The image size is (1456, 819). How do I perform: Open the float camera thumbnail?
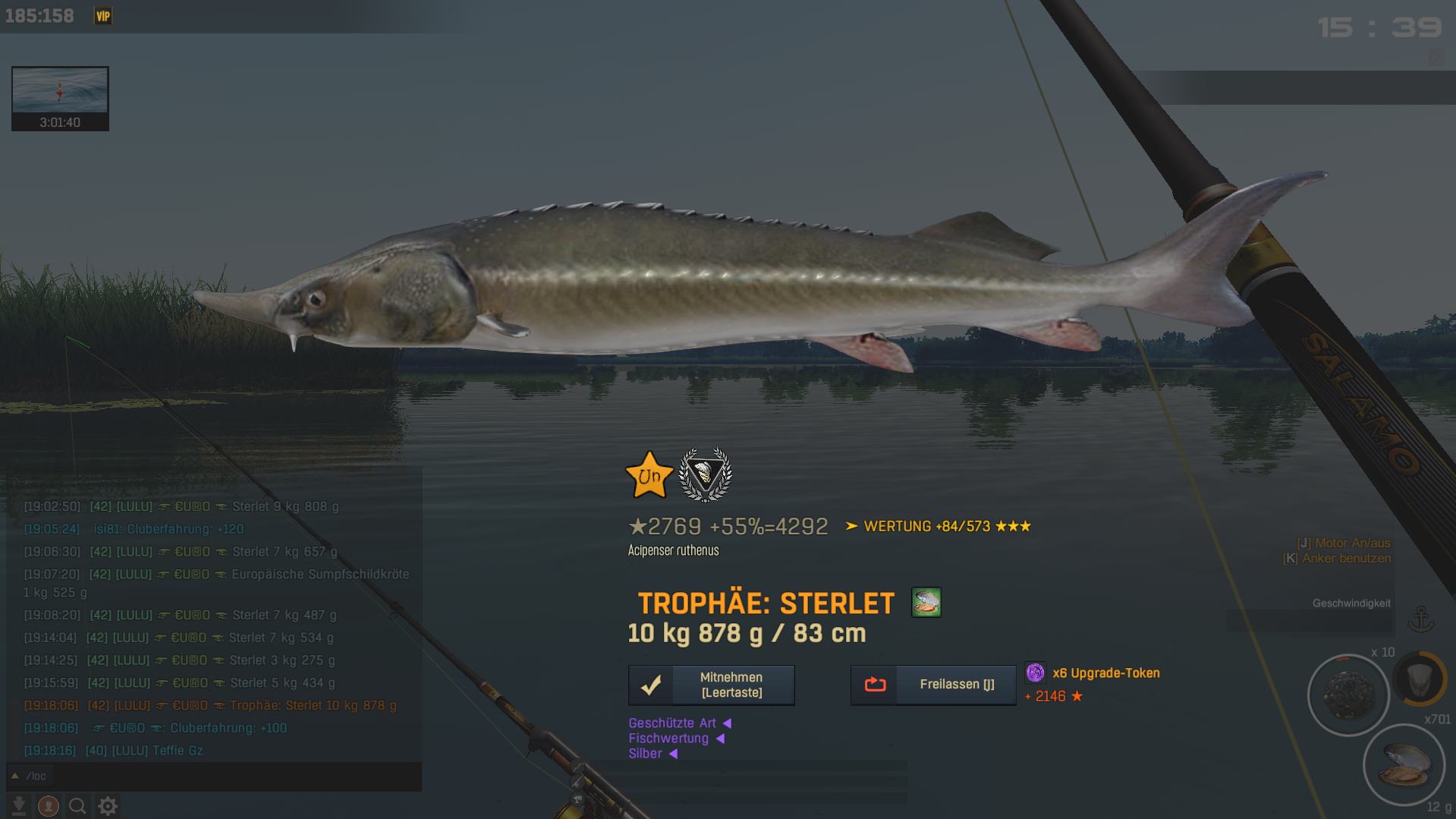[60, 98]
